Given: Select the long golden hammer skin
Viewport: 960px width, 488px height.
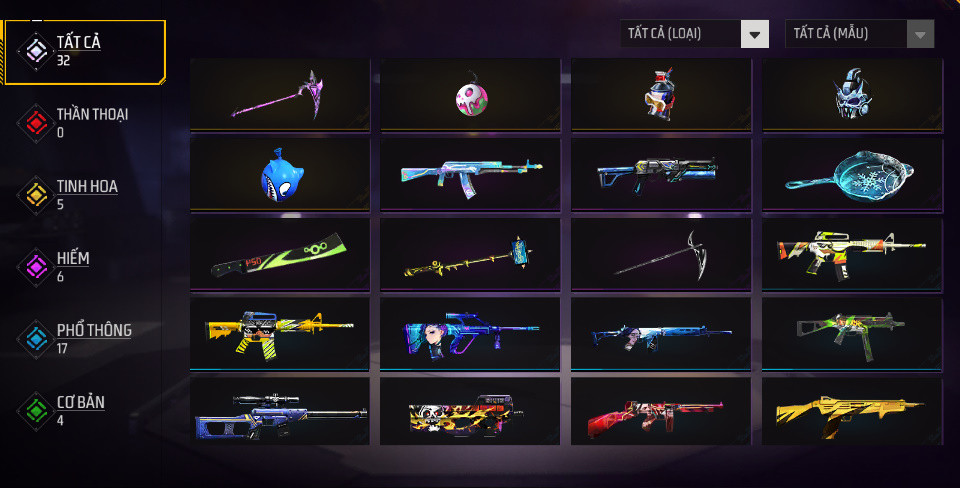Looking at the screenshot, I should (x=470, y=254).
